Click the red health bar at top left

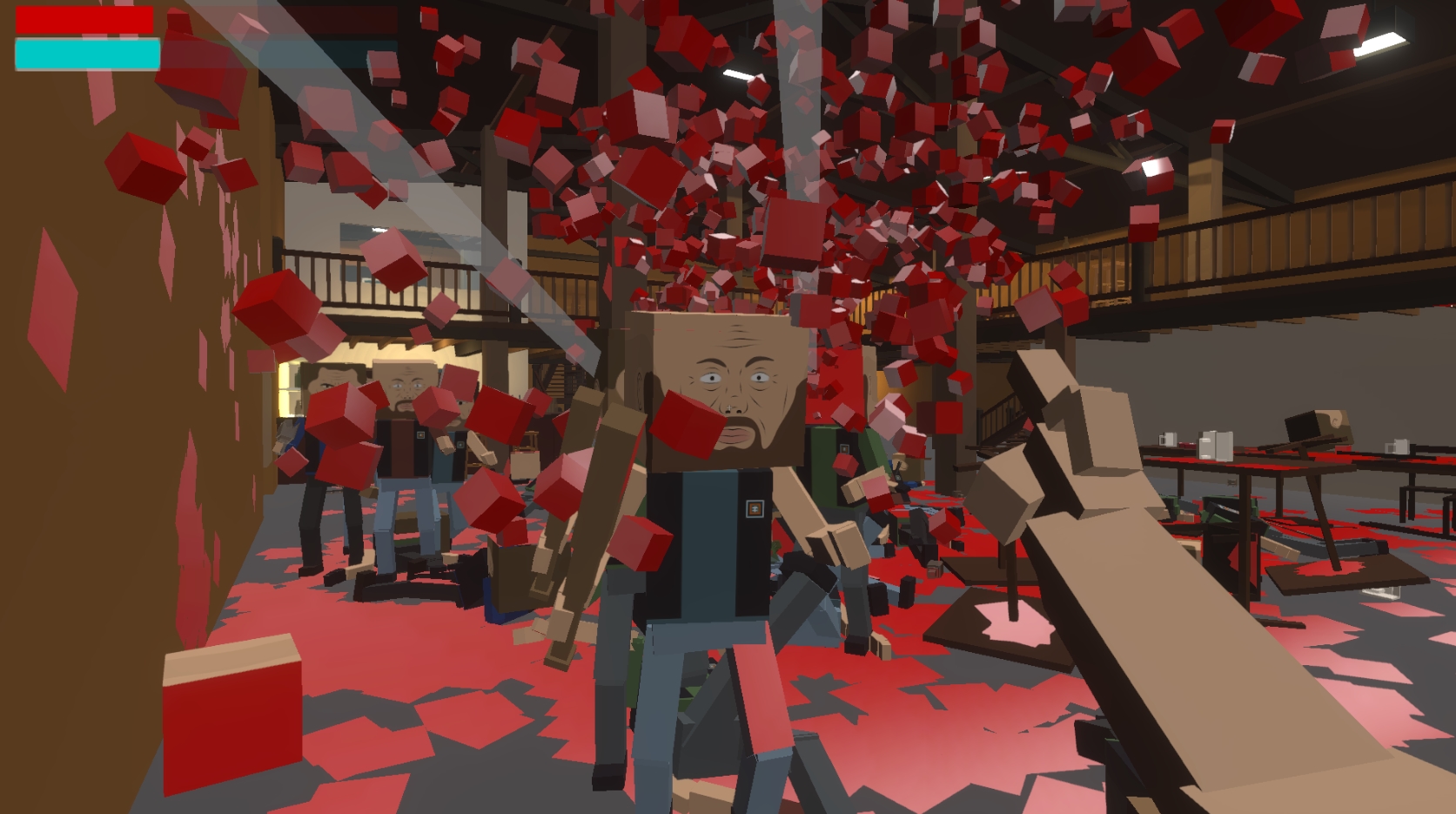[x=83, y=19]
